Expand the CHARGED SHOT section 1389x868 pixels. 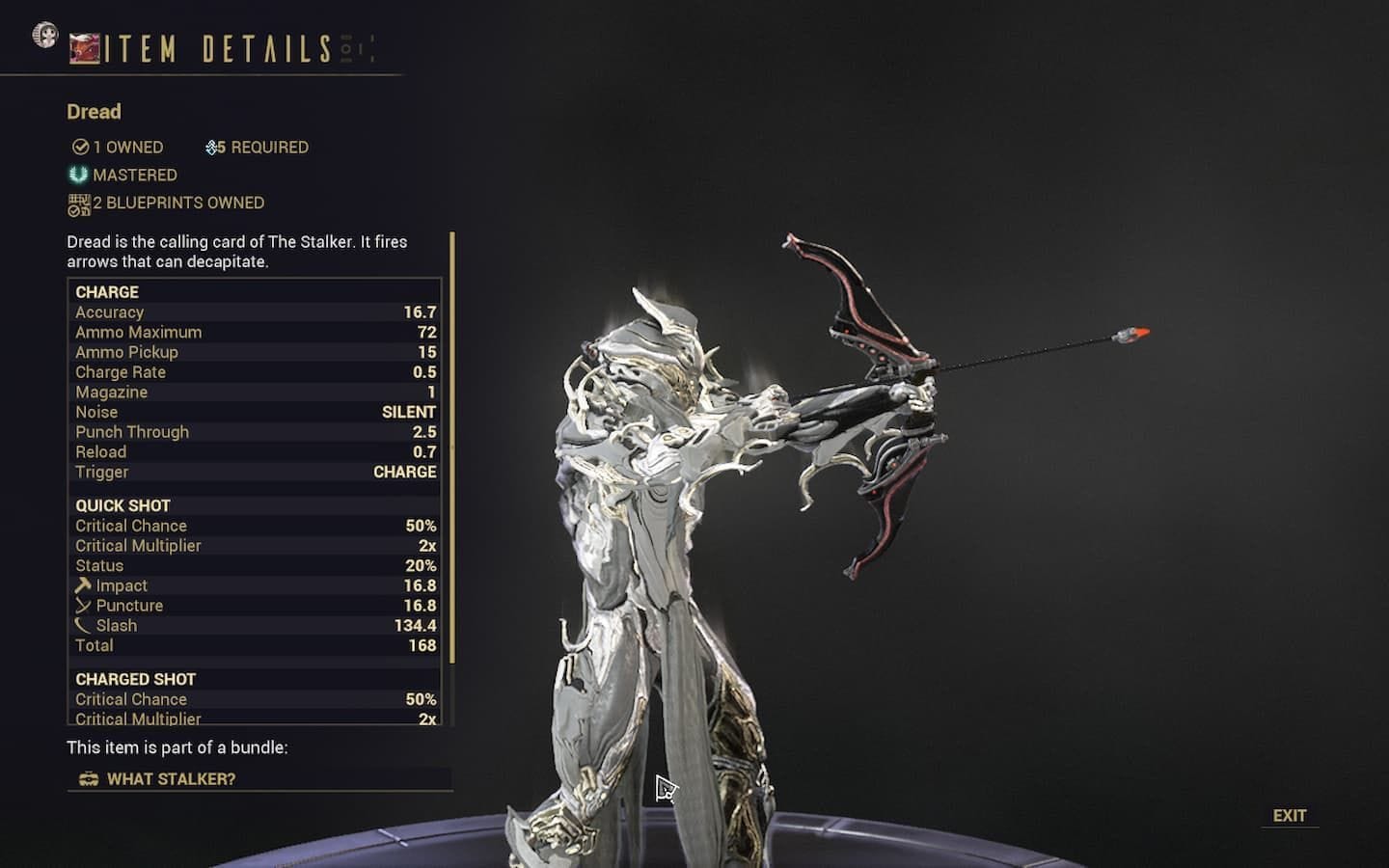point(135,678)
